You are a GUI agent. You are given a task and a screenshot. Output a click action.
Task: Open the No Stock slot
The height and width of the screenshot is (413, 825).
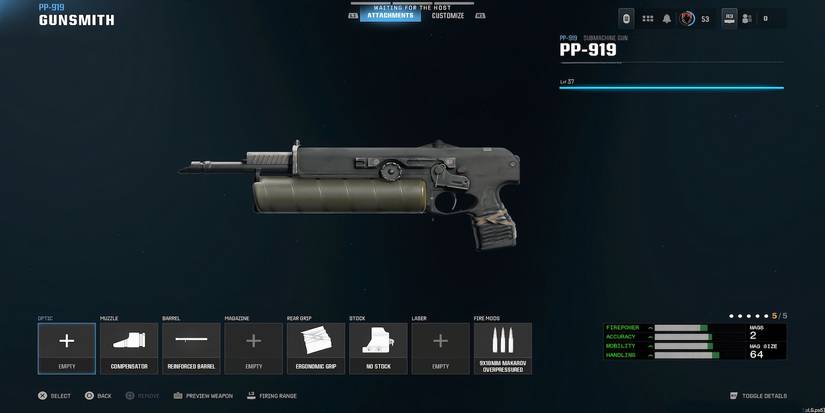point(378,348)
